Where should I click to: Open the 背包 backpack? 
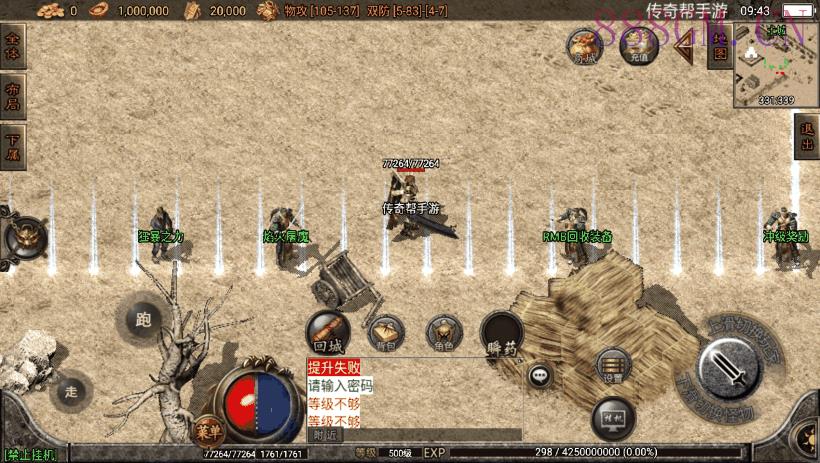pyautogui.click(x=385, y=332)
